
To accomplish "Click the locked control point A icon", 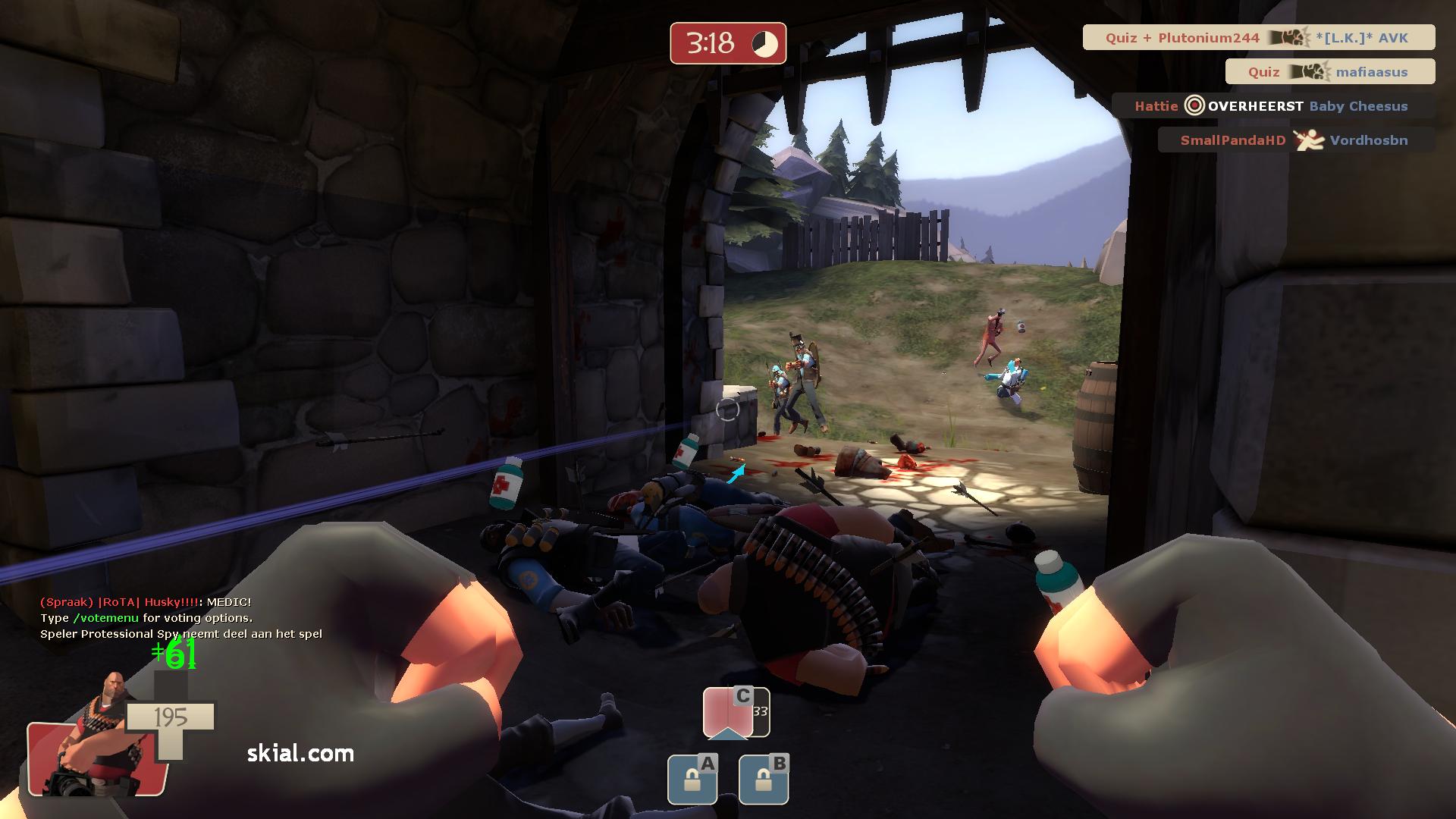I will point(692,780).
